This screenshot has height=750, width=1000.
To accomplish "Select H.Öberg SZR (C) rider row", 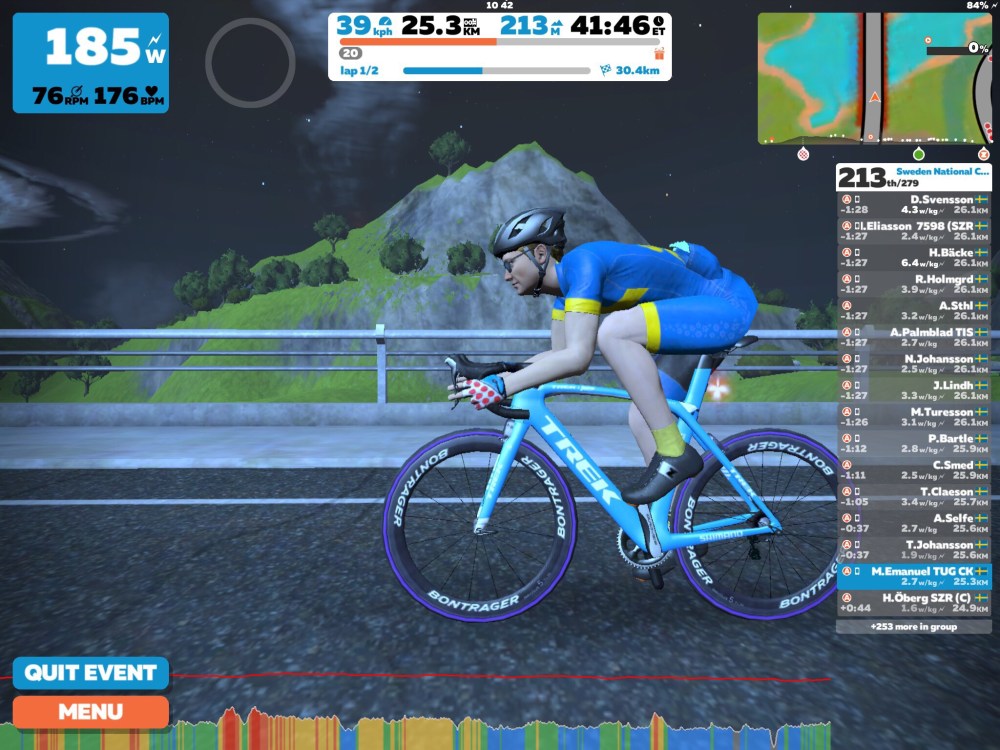I will (913, 603).
